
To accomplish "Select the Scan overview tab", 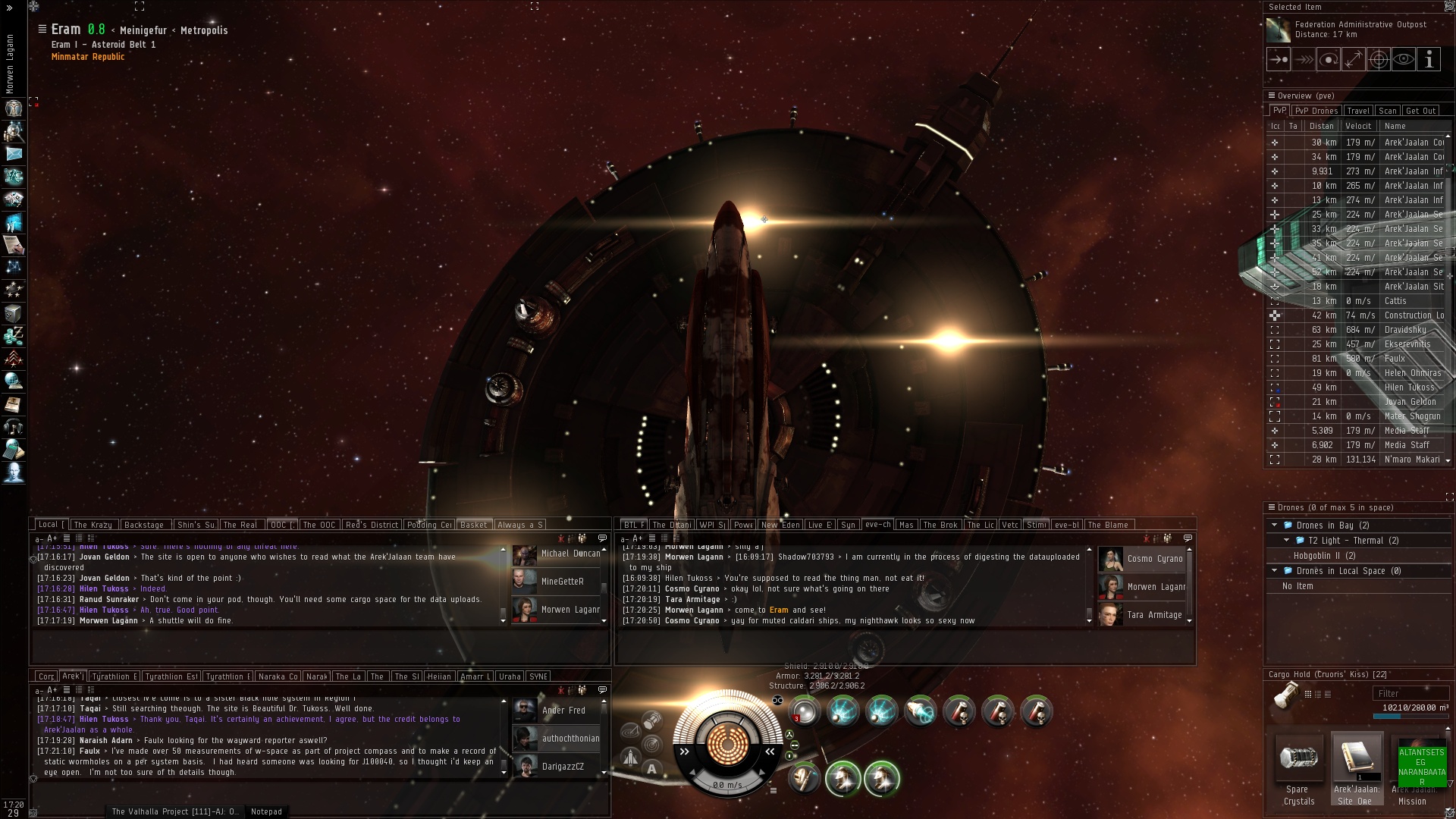I will [1388, 111].
